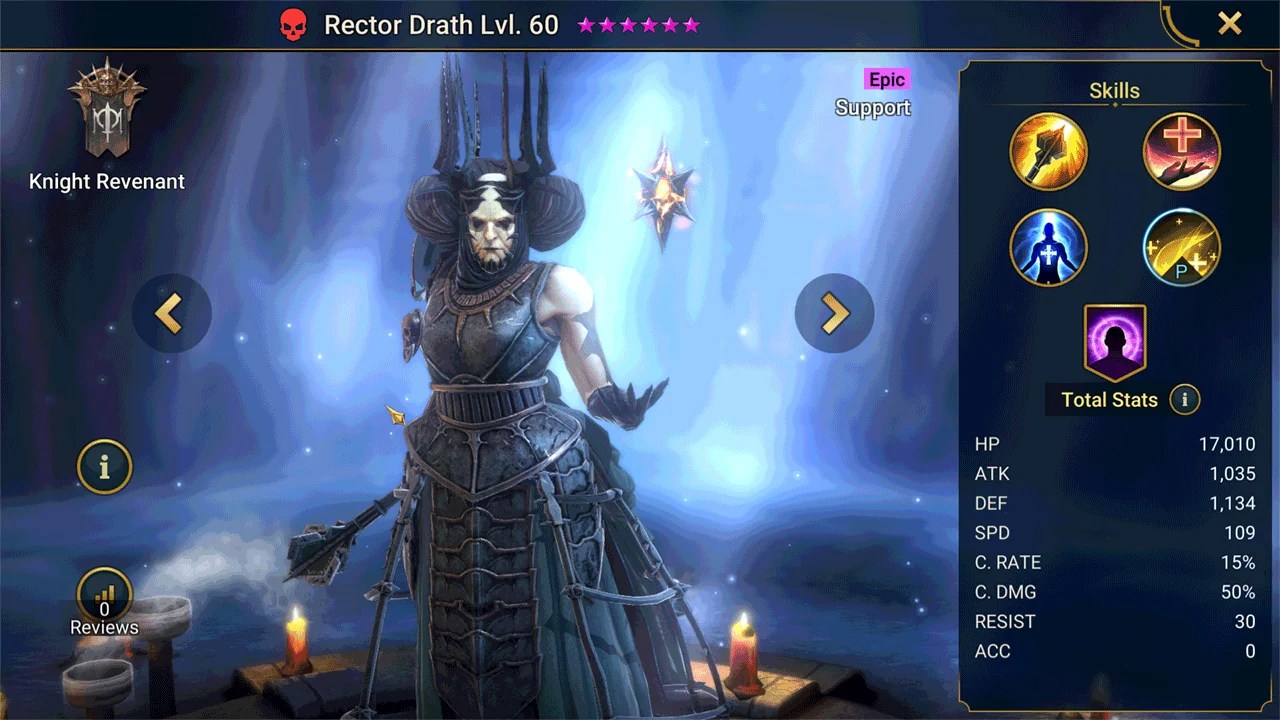Navigate to next champion with right arrow
The height and width of the screenshot is (720, 1280).
pos(835,313)
